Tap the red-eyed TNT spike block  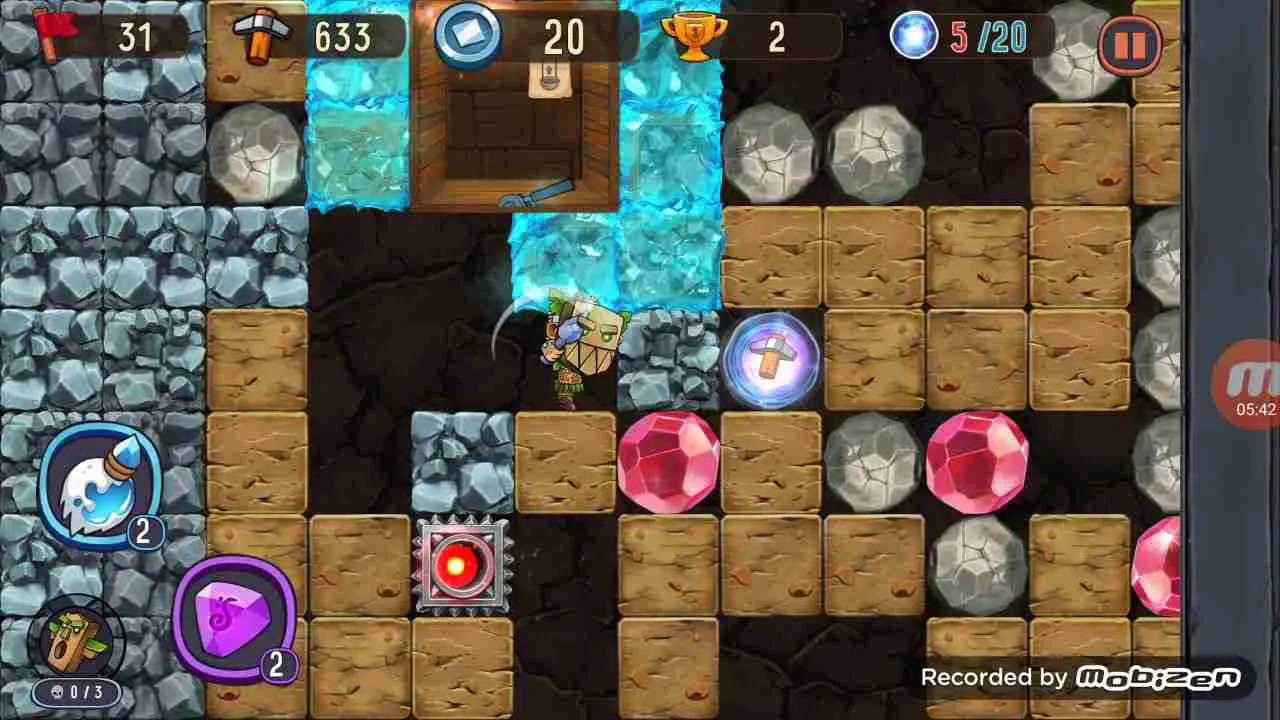point(463,565)
